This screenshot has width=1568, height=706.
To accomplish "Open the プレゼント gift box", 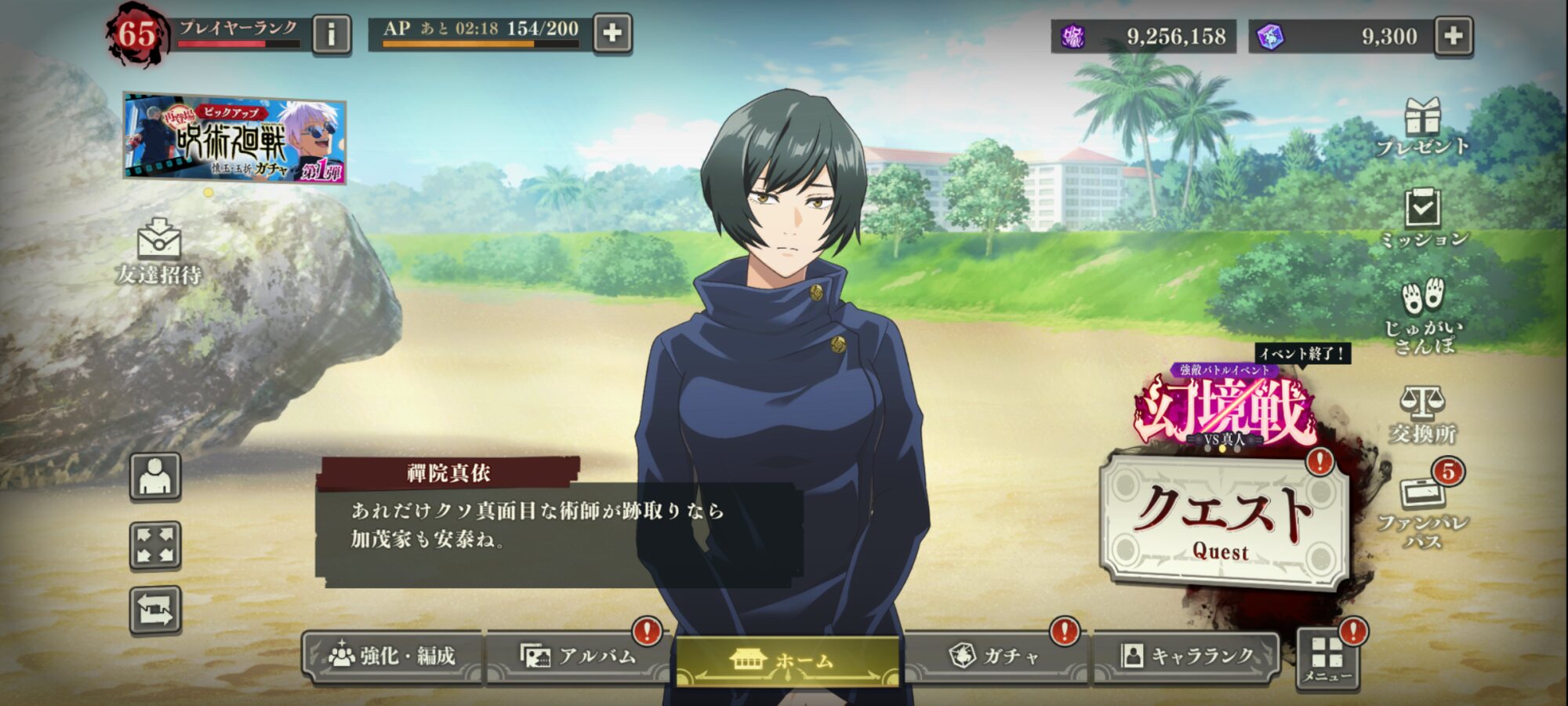I will pos(1422,127).
